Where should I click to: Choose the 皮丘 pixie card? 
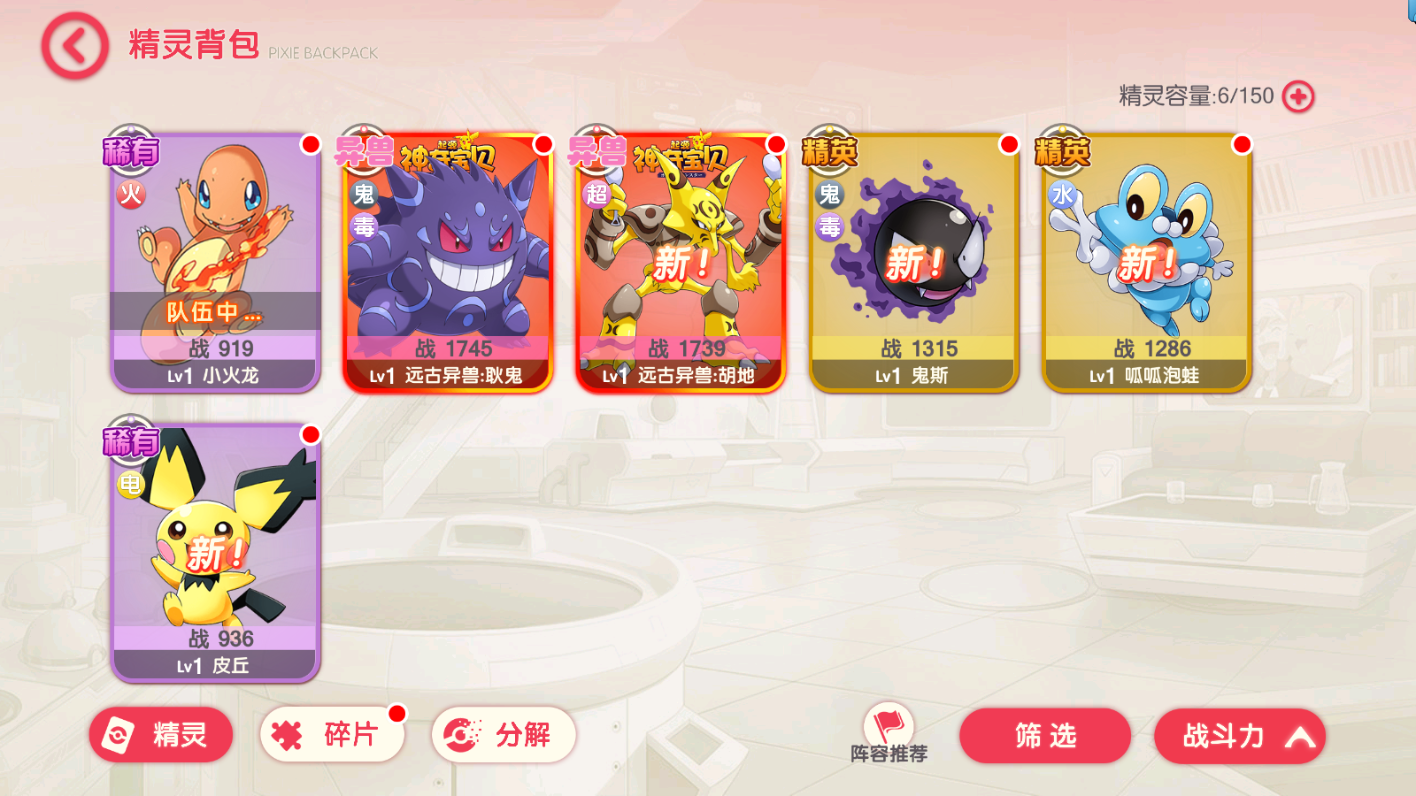[215, 552]
